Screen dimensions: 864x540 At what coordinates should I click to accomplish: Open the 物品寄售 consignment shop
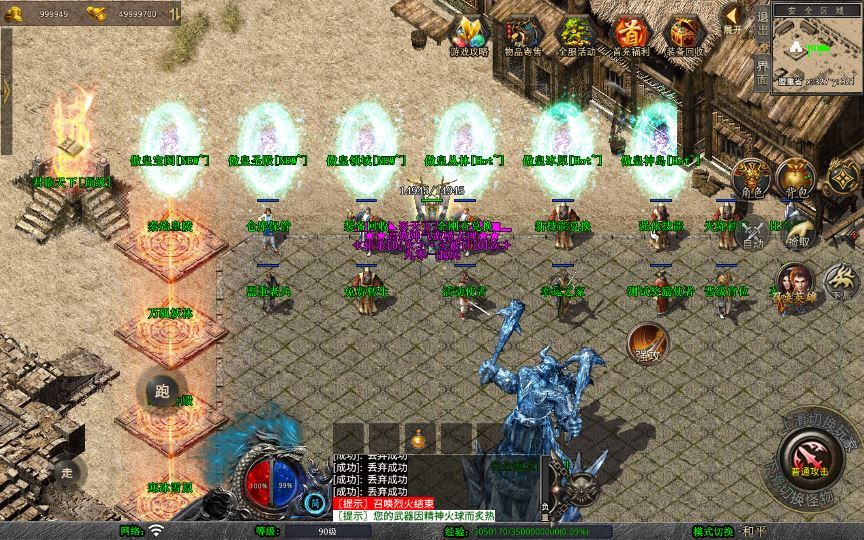(x=522, y=35)
